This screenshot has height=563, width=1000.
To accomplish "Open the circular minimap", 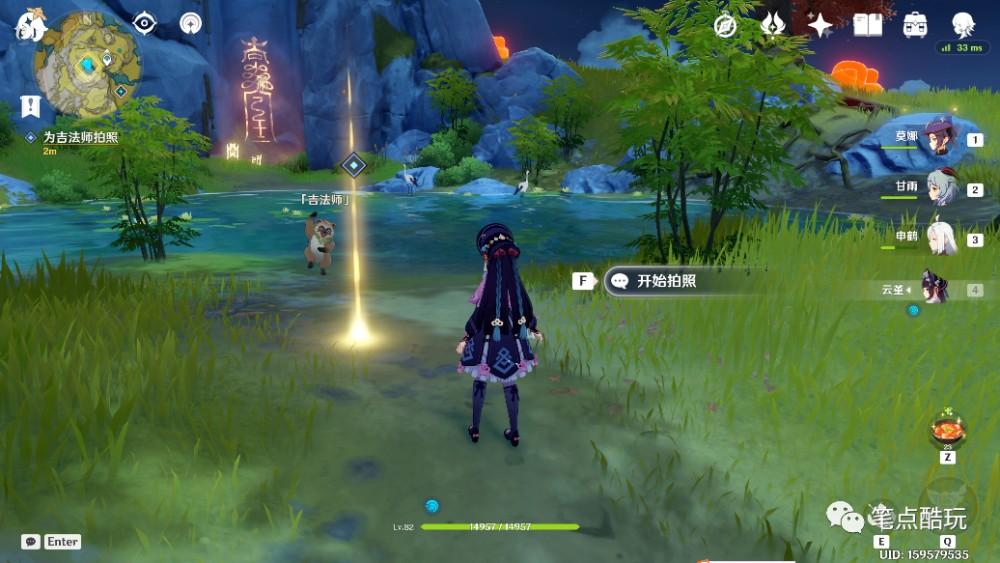I will click(87, 64).
